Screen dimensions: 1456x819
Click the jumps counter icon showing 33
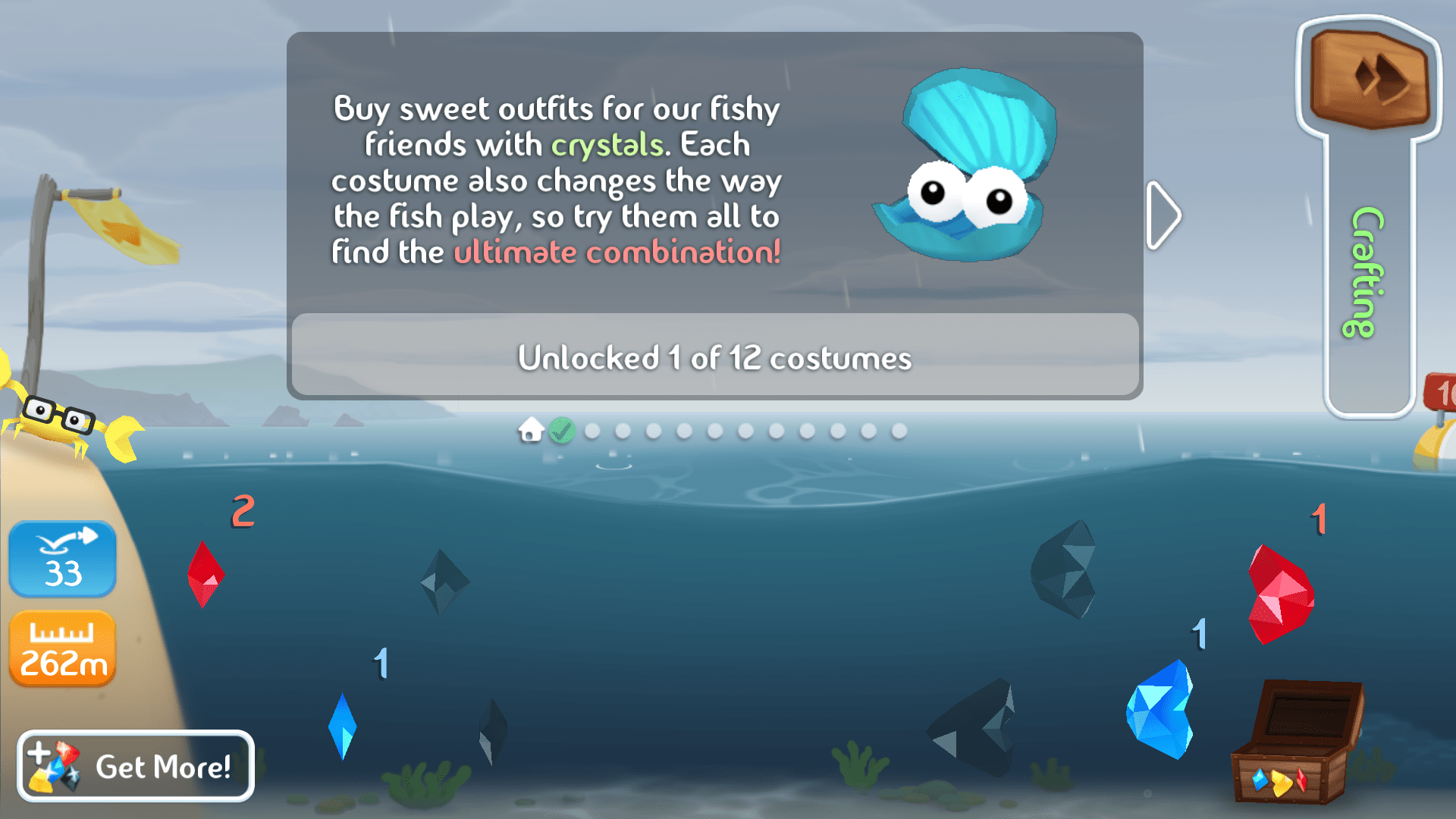click(x=62, y=559)
